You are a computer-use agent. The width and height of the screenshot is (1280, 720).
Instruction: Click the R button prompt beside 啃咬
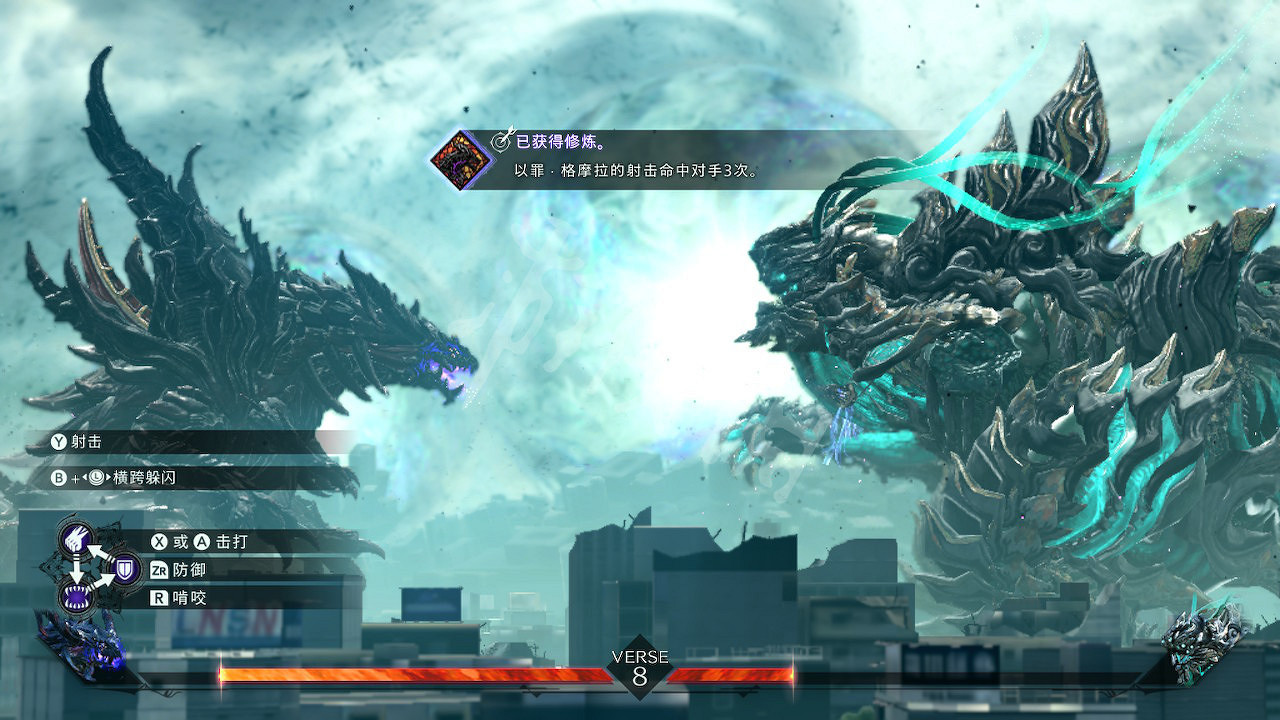coord(157,596)
